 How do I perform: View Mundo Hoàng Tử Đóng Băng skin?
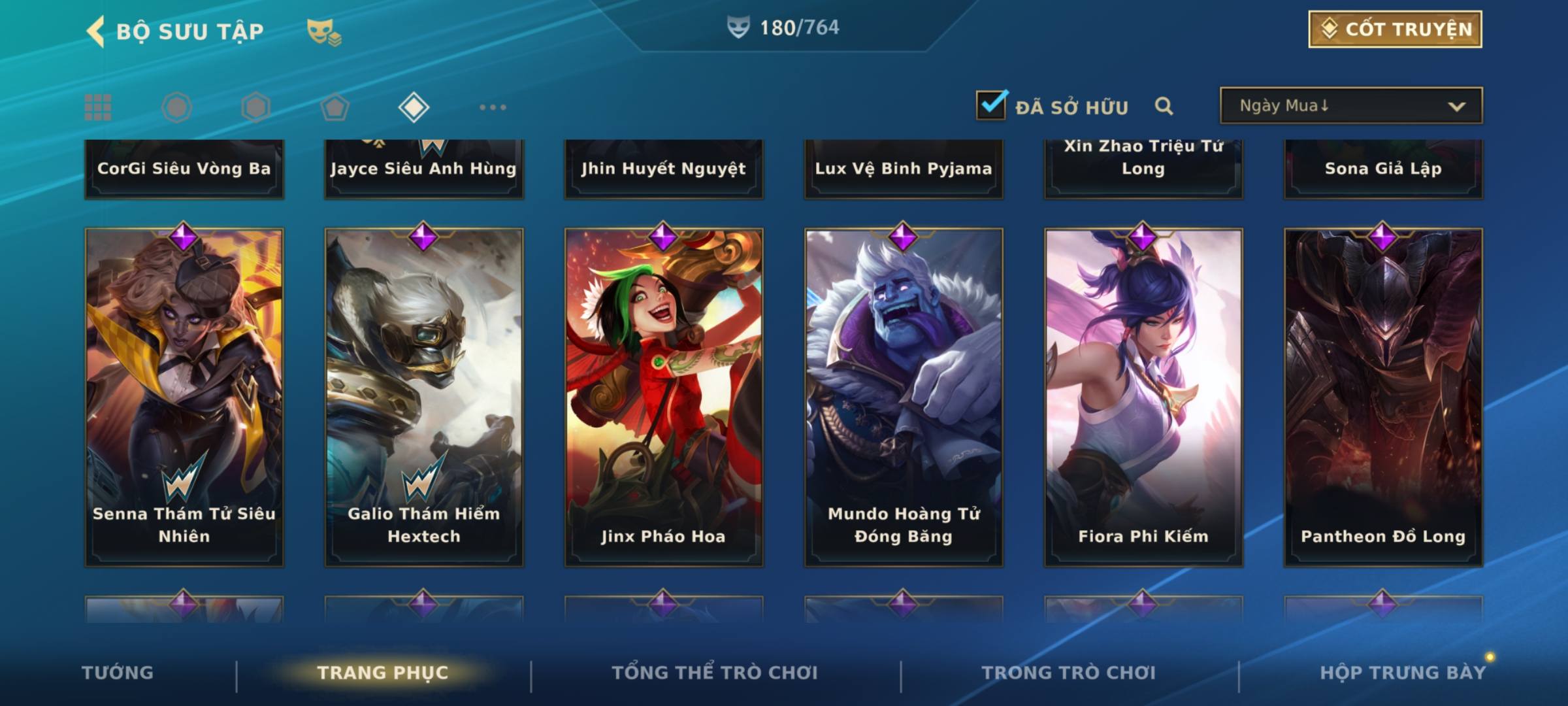904,396
